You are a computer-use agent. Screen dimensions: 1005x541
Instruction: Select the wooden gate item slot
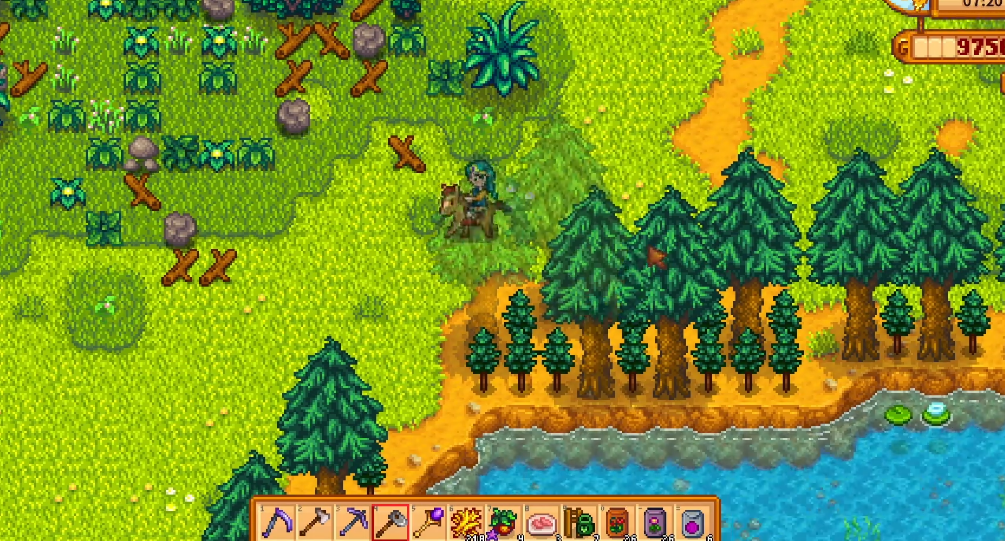(579, 521)
